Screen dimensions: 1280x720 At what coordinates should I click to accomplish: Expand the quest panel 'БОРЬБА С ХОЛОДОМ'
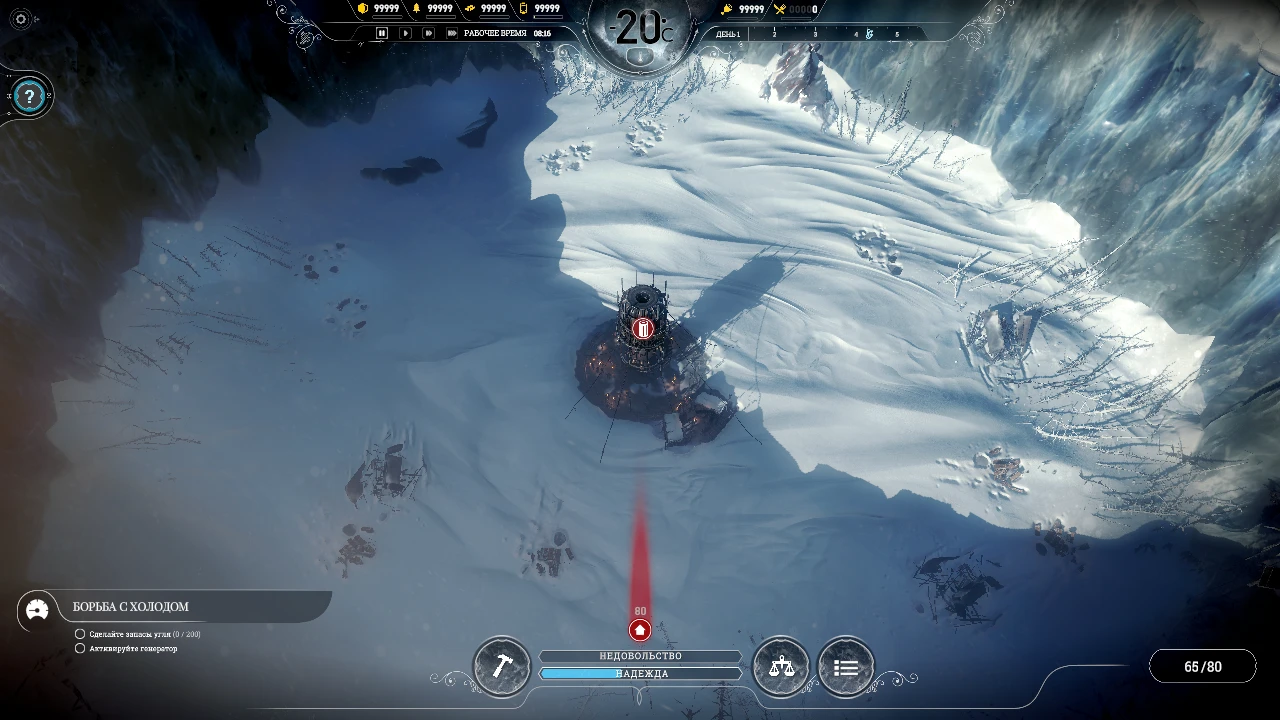click(130, 606)
